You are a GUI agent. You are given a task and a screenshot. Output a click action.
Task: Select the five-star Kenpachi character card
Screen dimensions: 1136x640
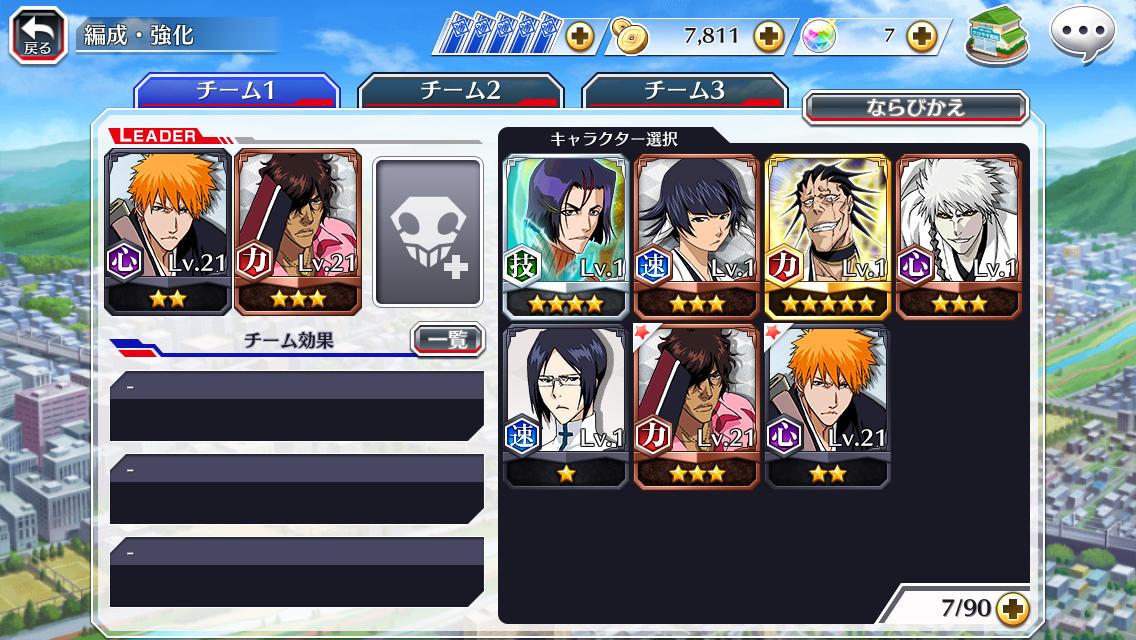(x=827, y=235)
